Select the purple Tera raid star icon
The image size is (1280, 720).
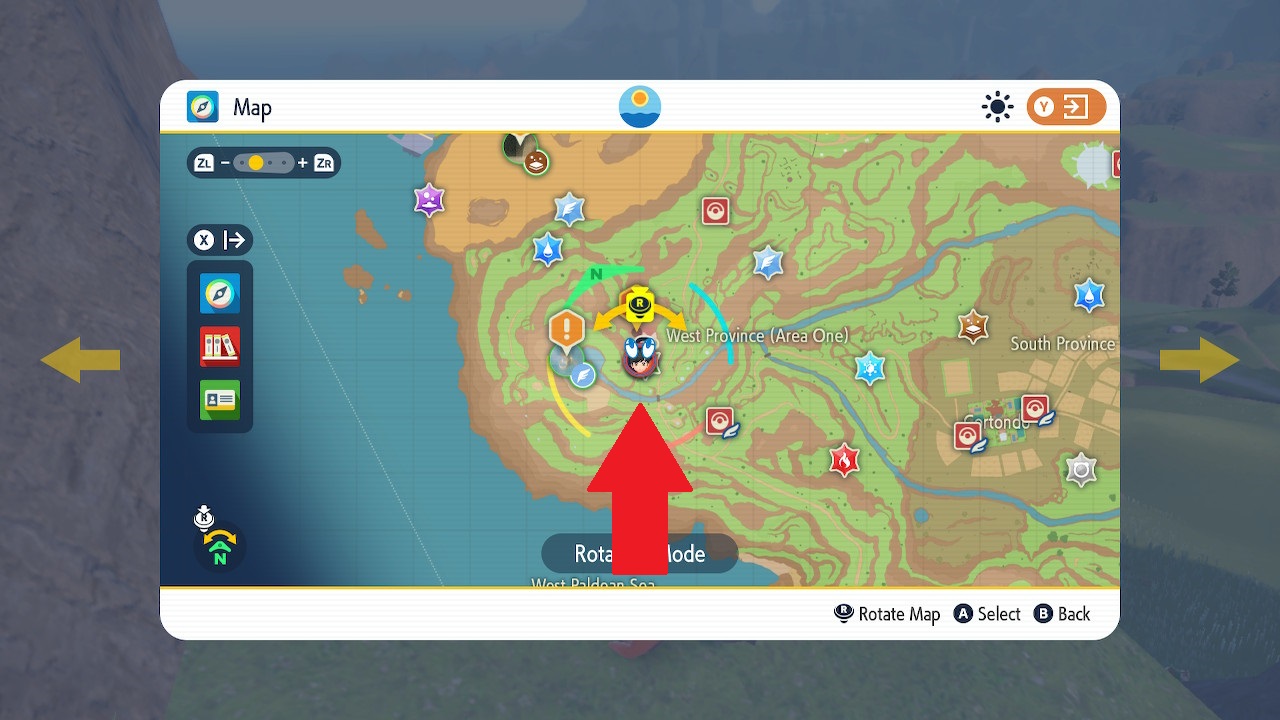tap(429, 200)
